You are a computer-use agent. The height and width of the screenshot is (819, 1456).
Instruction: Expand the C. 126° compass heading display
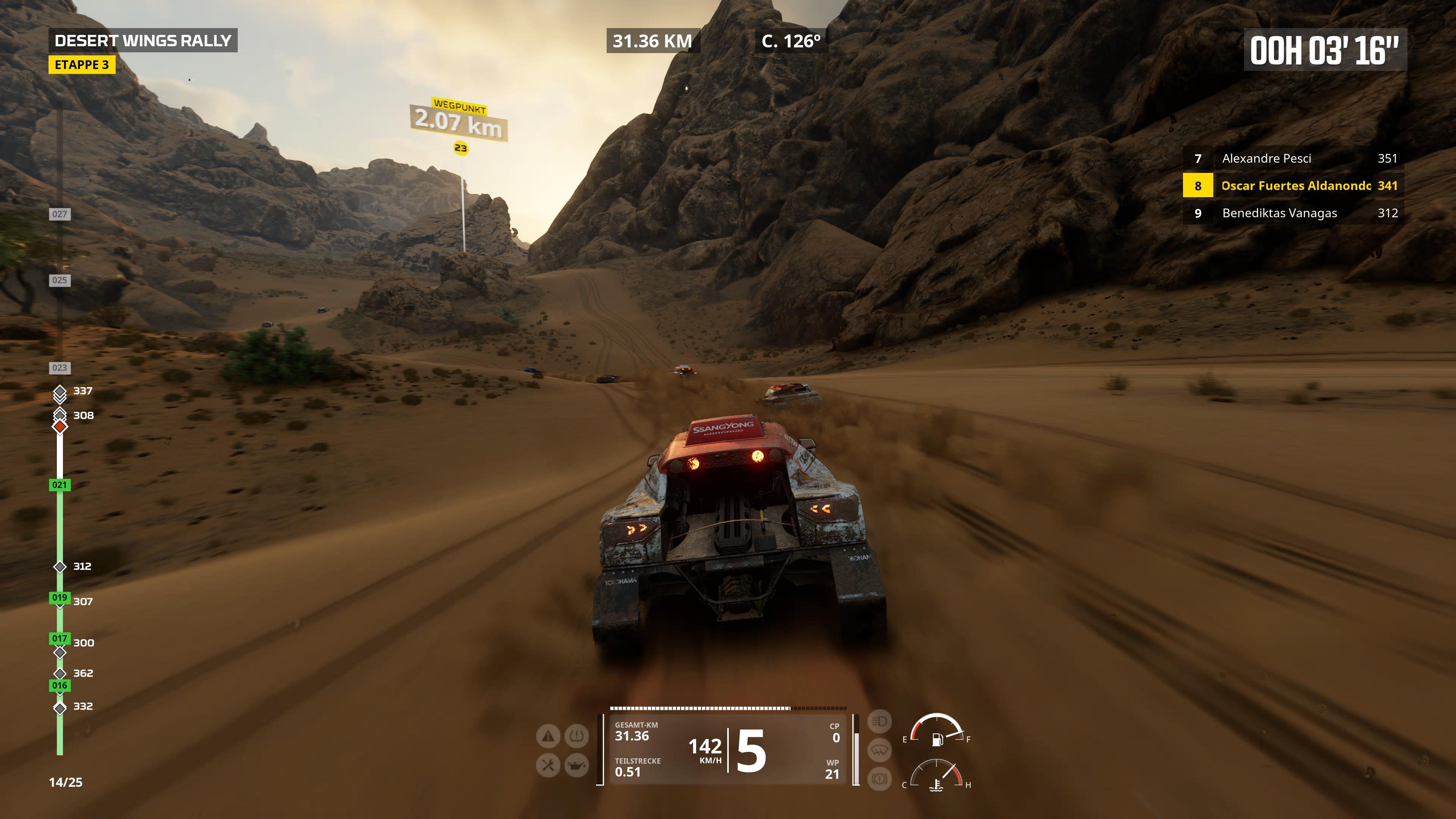791,41
